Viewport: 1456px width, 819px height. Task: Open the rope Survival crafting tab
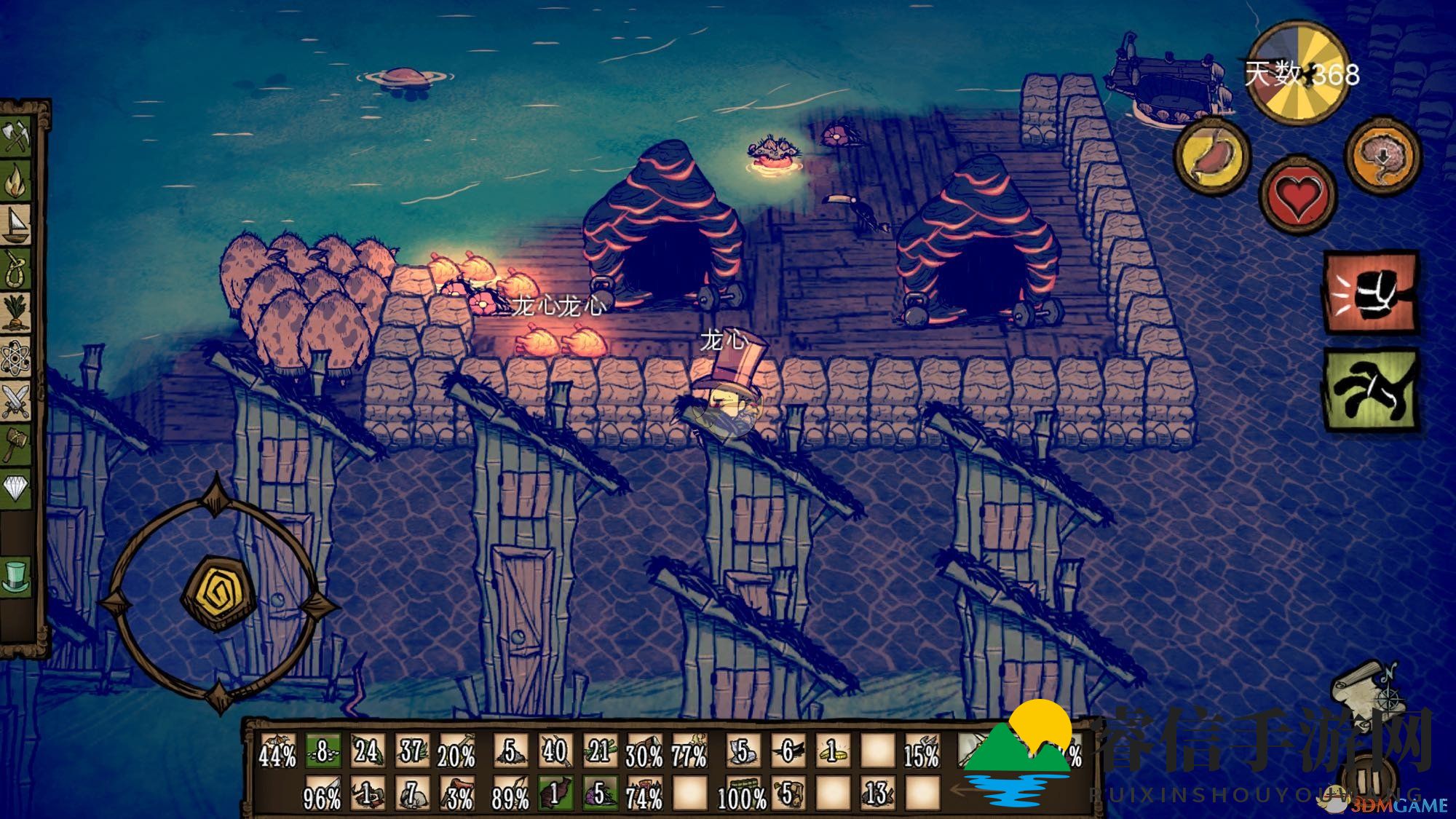pos(16,269)
